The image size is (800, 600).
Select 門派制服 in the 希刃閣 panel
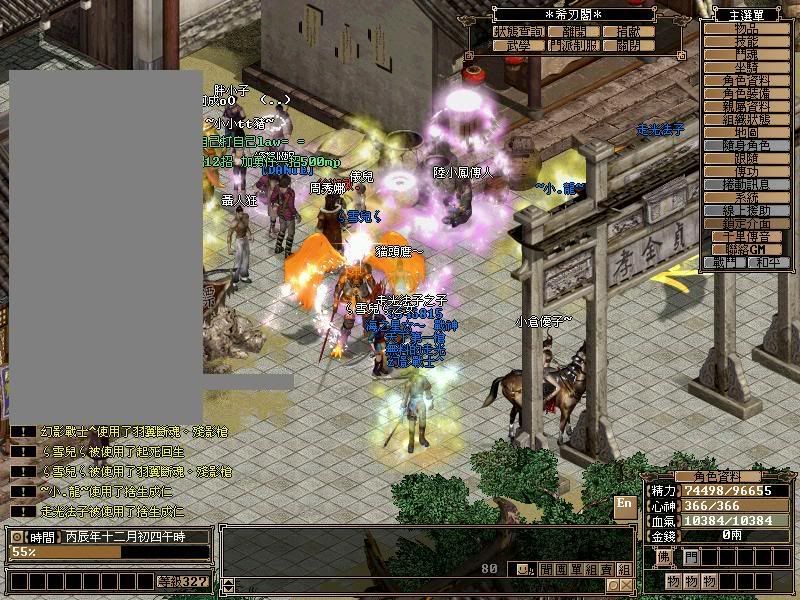573,45
